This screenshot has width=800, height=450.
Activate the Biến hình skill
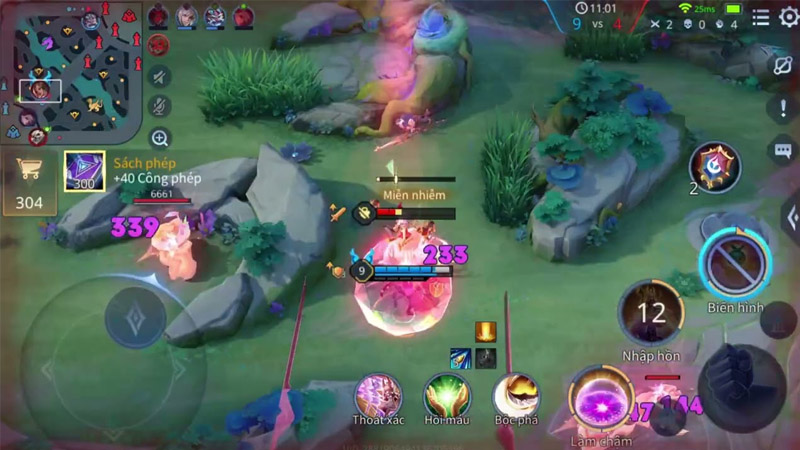(x=735, y=264)
